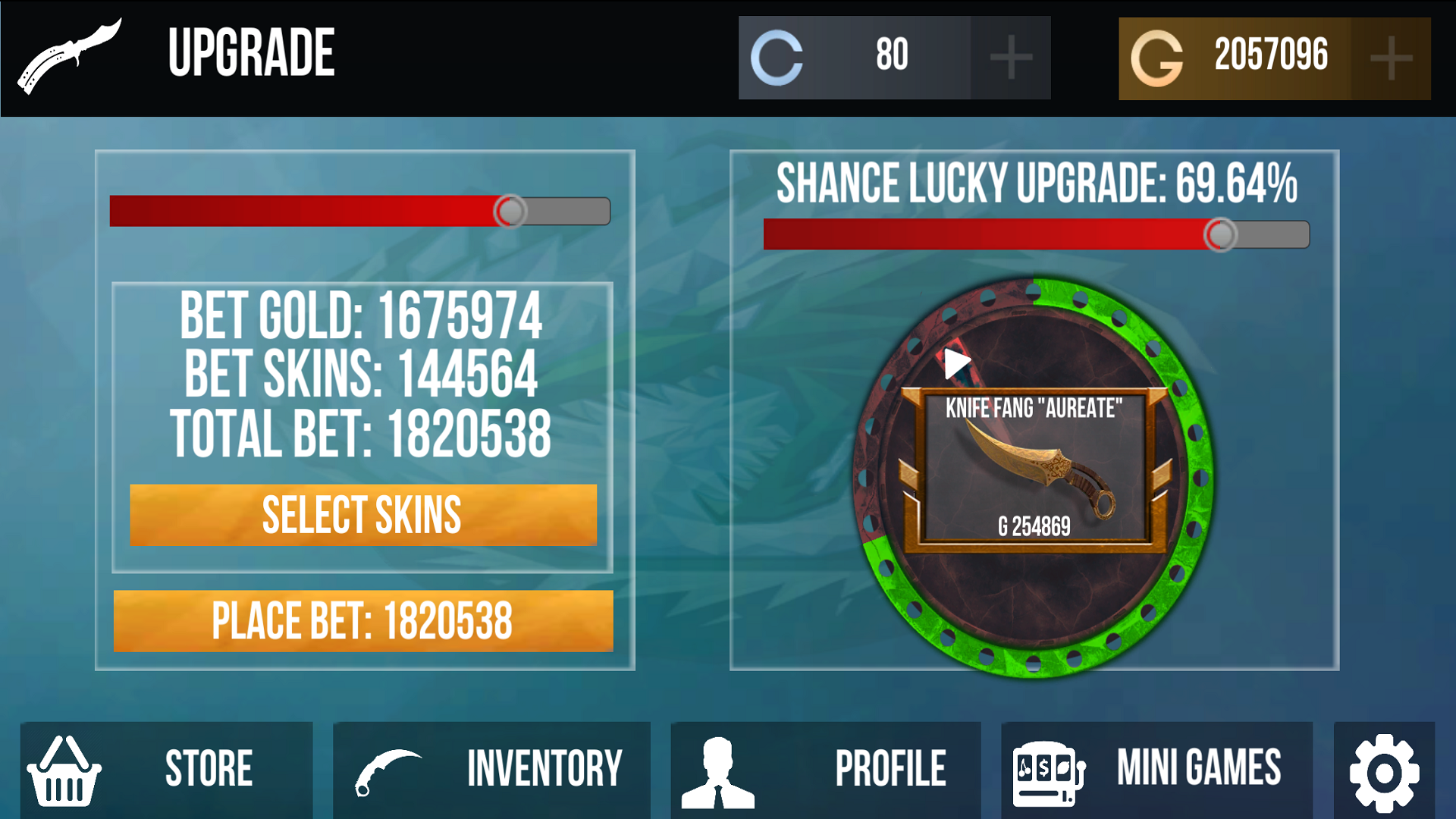
Task: Open the settings gear icon
Action: tap(1386, 768)
